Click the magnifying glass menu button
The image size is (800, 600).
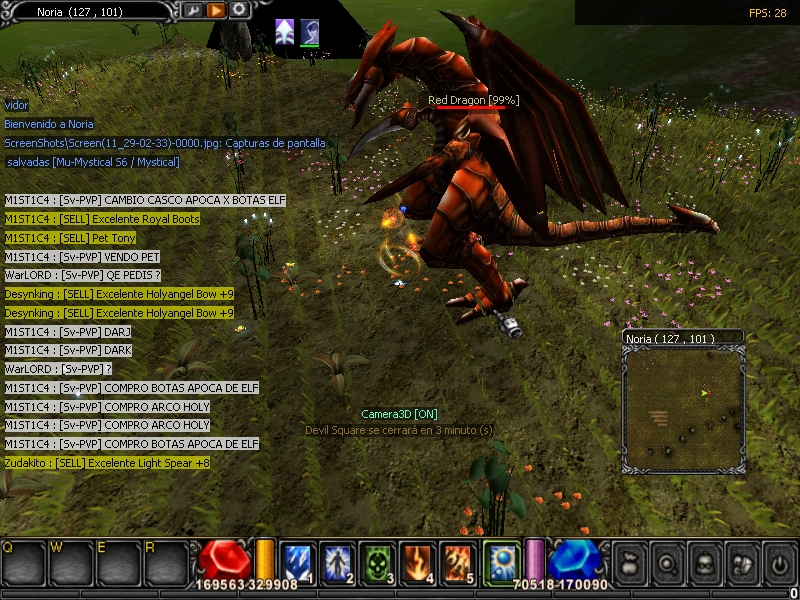click(x=666, y=563)
